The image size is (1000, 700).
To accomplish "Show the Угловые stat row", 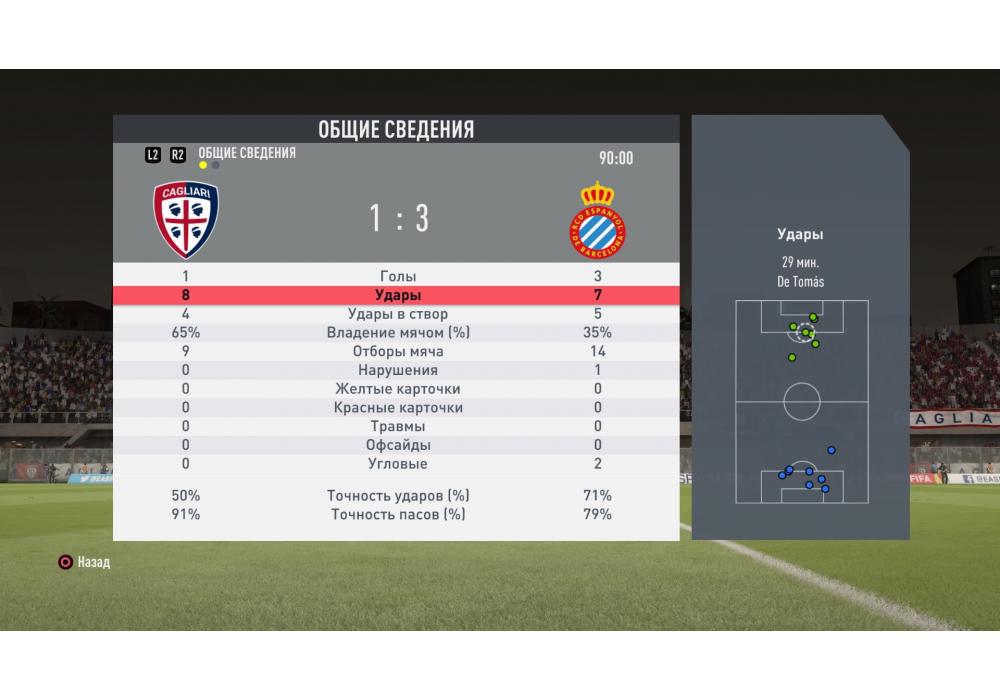I will tap(398, 464).
